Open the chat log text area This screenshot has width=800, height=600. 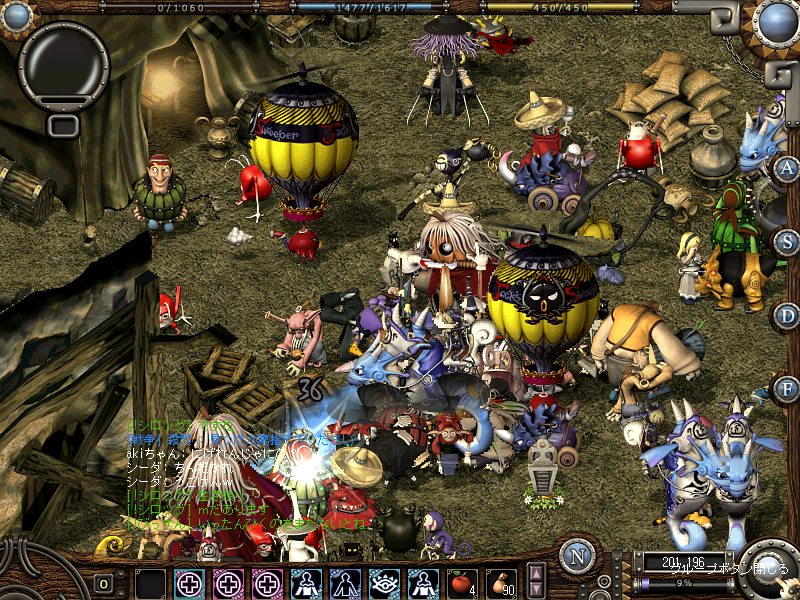click(x=240, y=470)
